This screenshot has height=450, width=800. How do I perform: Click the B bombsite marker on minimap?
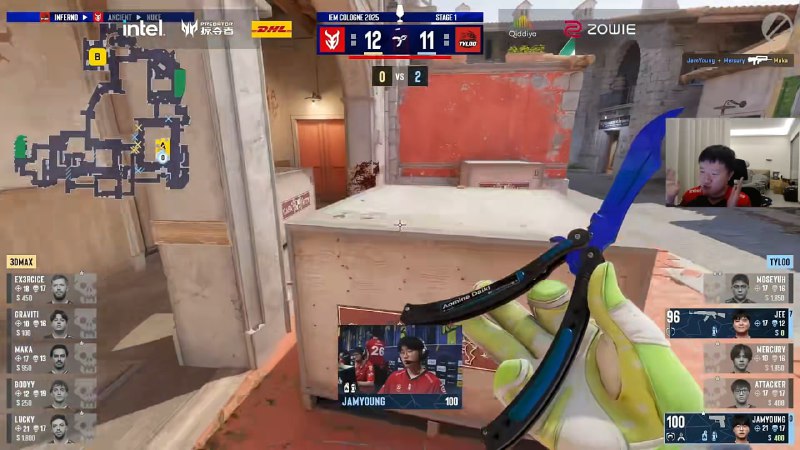click(x=97, y=57)
